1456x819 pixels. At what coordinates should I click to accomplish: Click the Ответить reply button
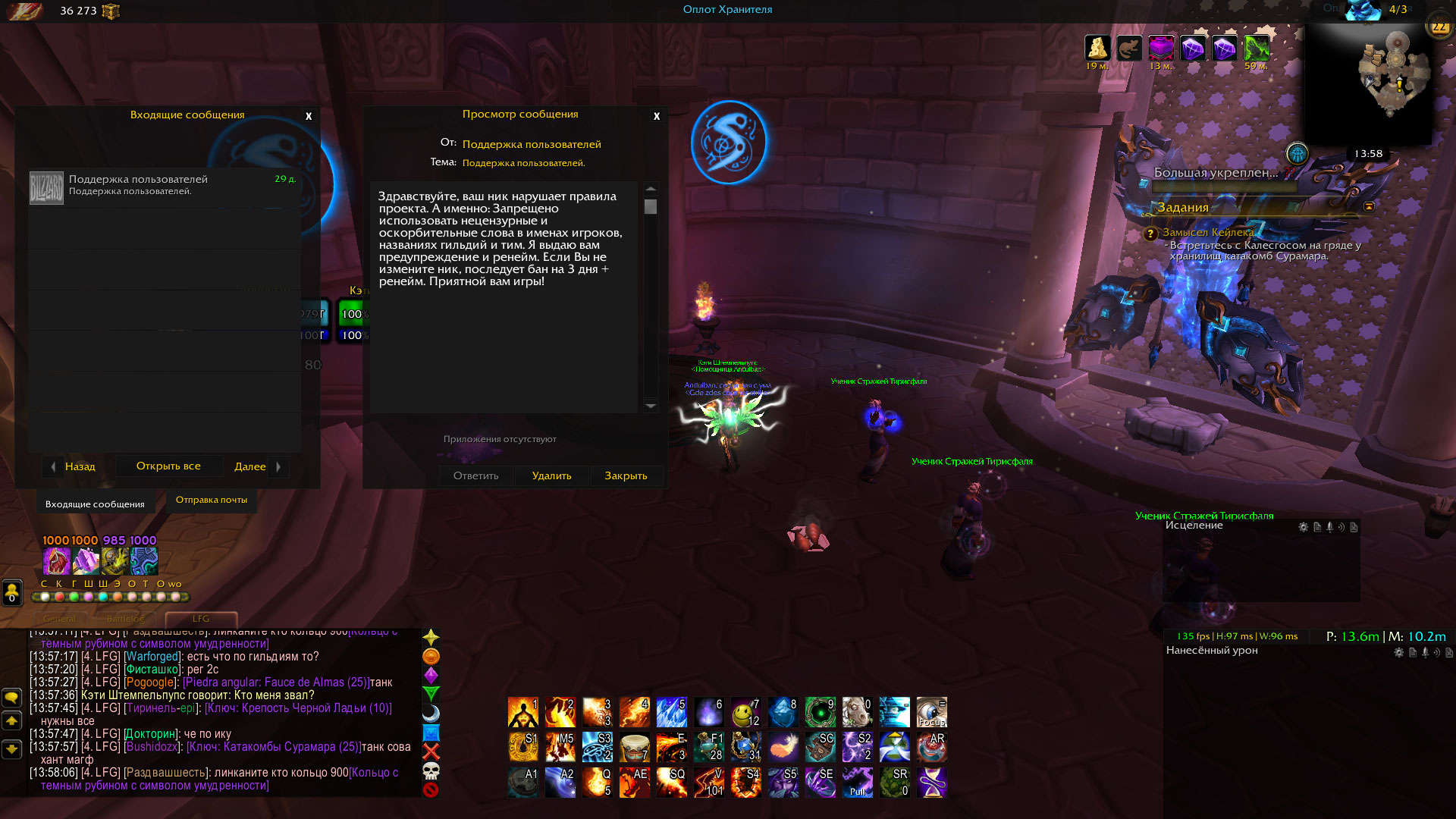pos(475,475)
